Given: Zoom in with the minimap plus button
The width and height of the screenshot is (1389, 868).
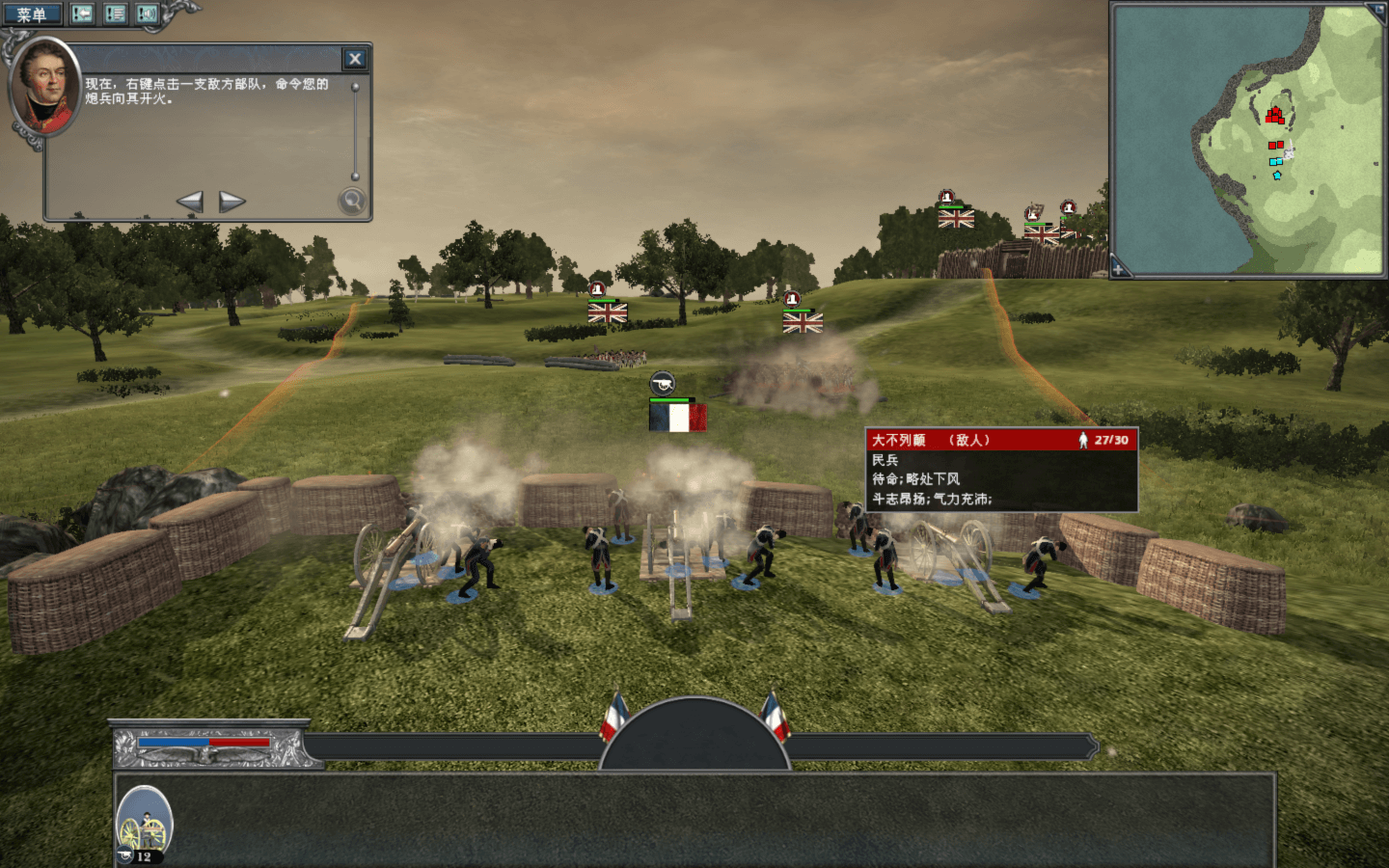Looking at the screenshot, I should point(1119,268).
